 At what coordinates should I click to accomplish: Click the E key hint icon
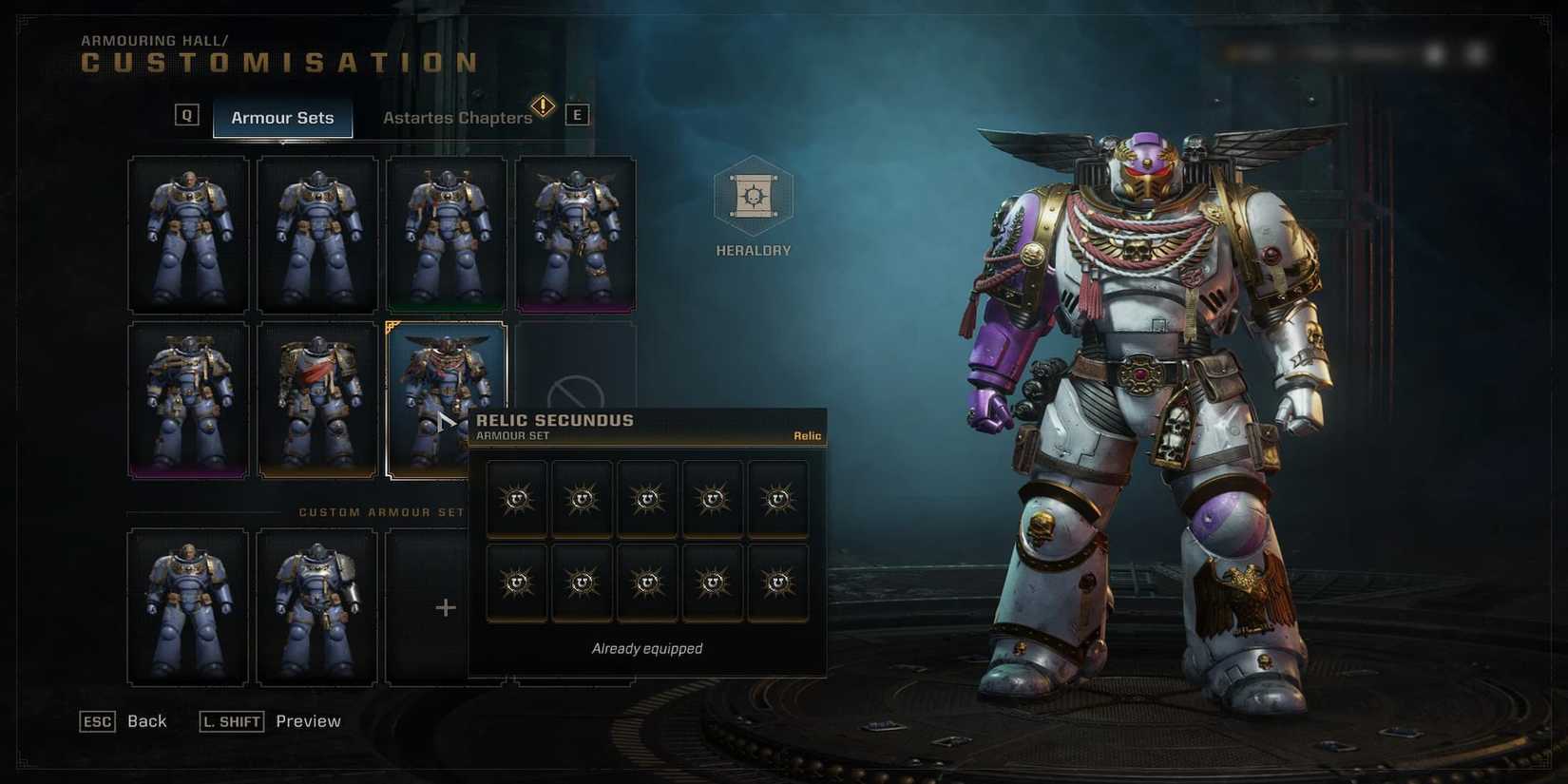[577, 115]
